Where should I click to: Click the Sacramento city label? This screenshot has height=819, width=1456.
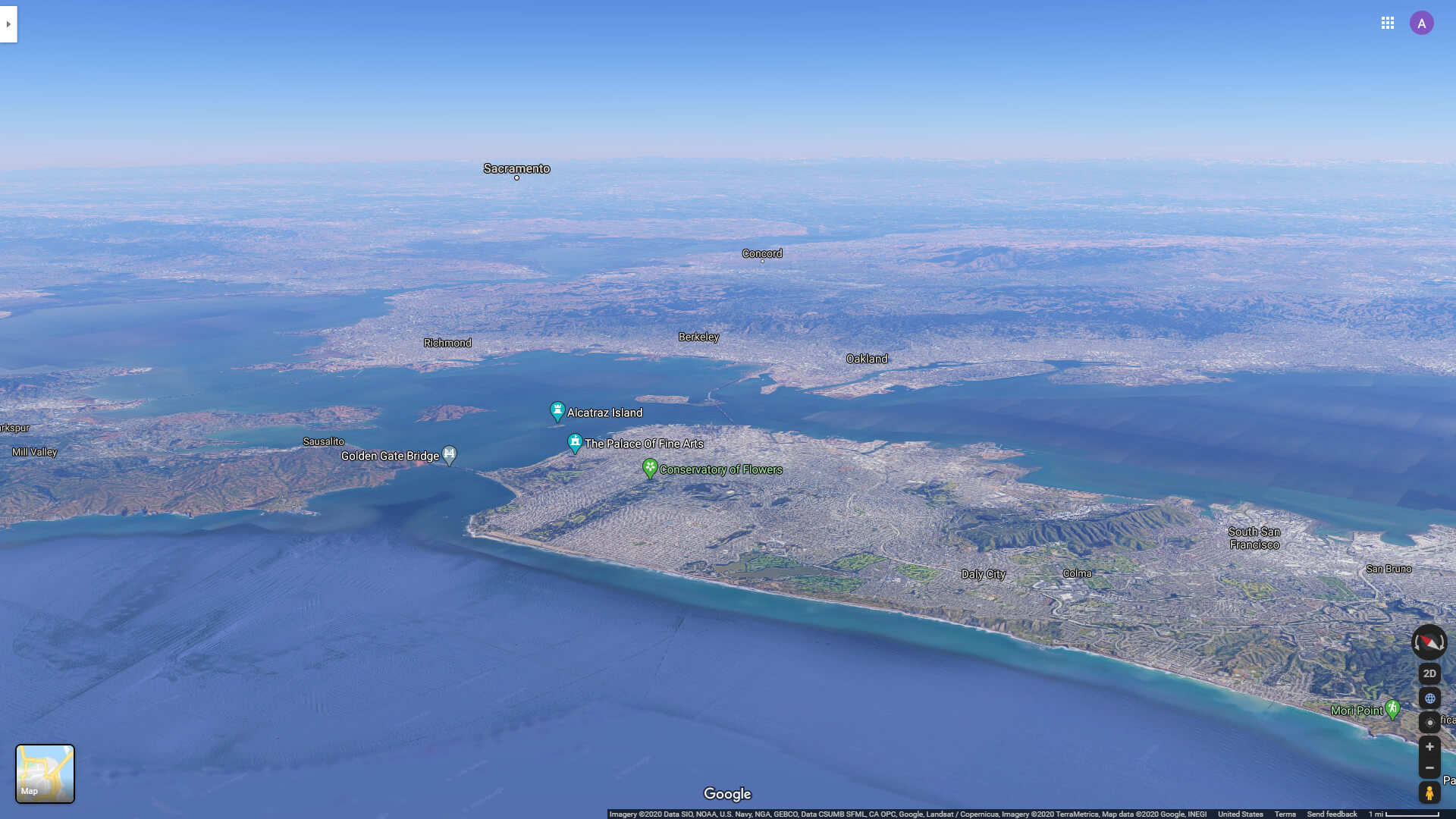coord(518,169)
